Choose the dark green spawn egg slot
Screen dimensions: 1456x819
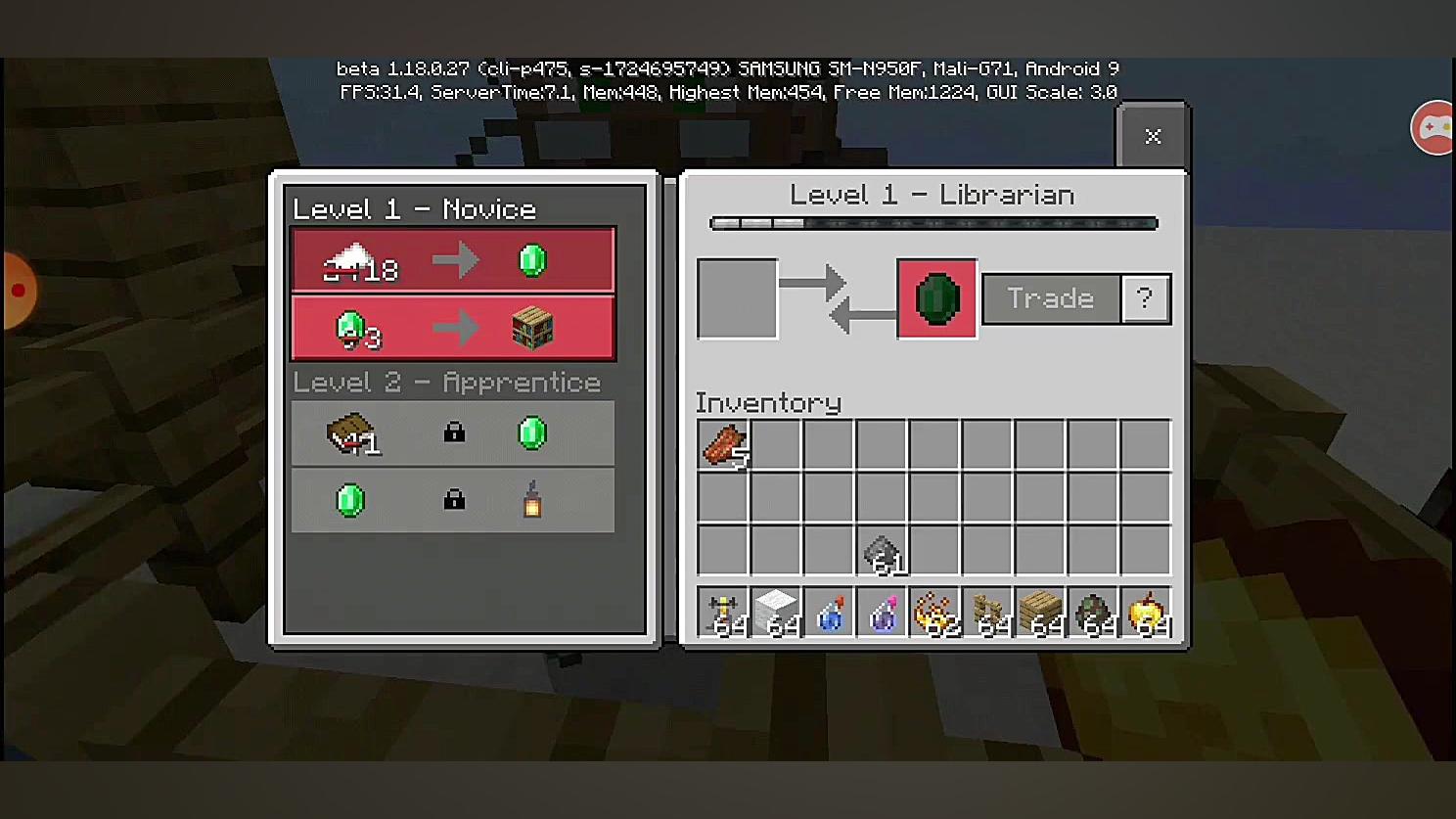click(x=1093, y=614)
